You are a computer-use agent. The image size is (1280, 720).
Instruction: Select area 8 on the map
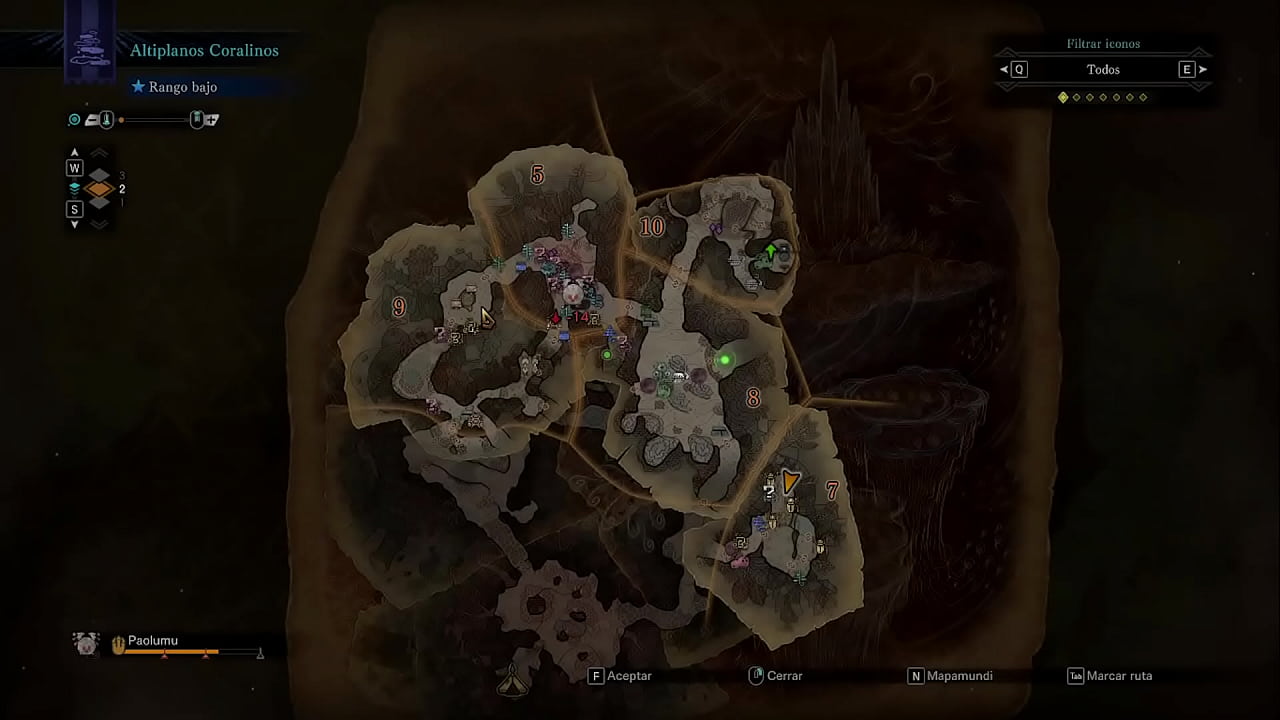pos(753,398)
